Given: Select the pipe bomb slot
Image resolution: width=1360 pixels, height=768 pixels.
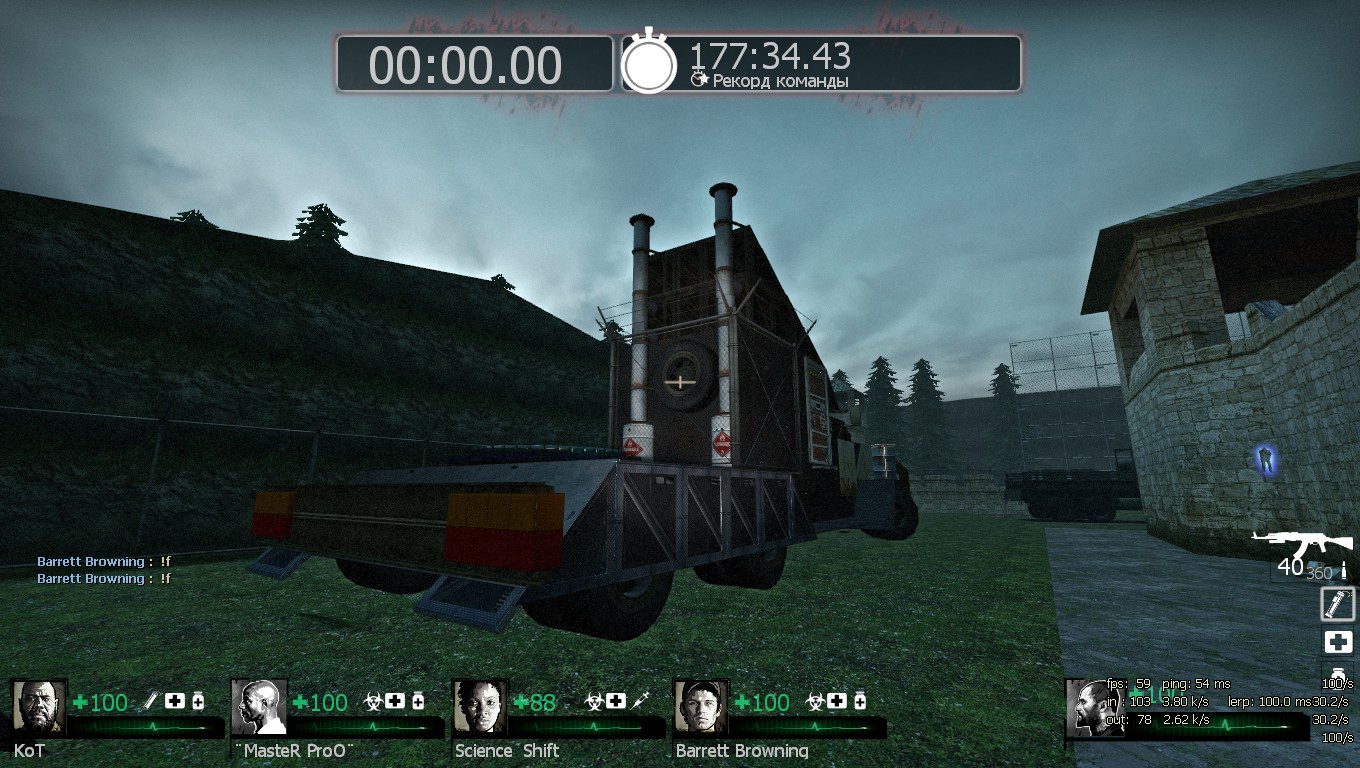Looking at the screenshot, I should pyautogui.click(x=1337, y=604).
